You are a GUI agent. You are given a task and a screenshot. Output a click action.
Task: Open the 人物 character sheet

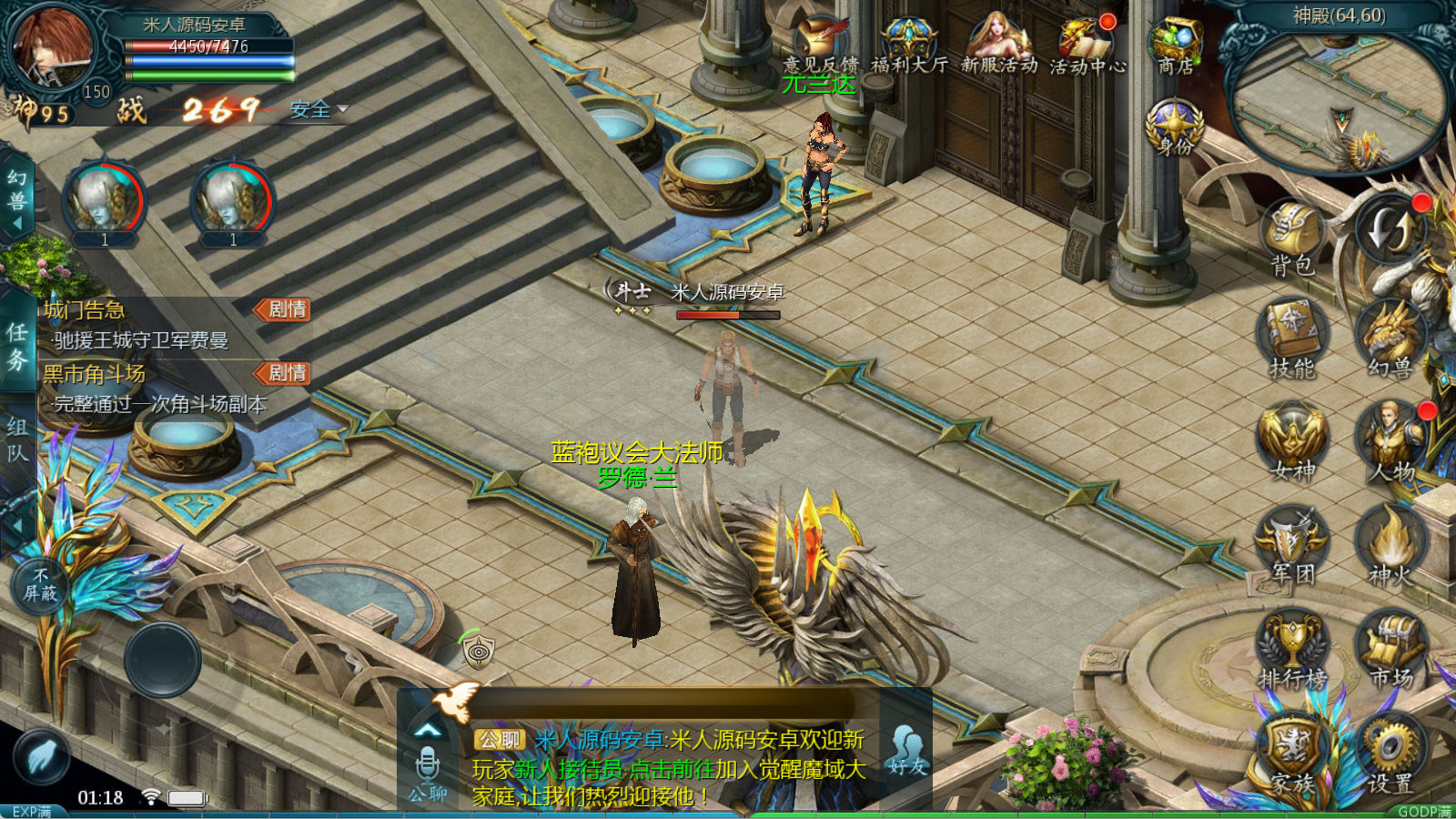1390,441
